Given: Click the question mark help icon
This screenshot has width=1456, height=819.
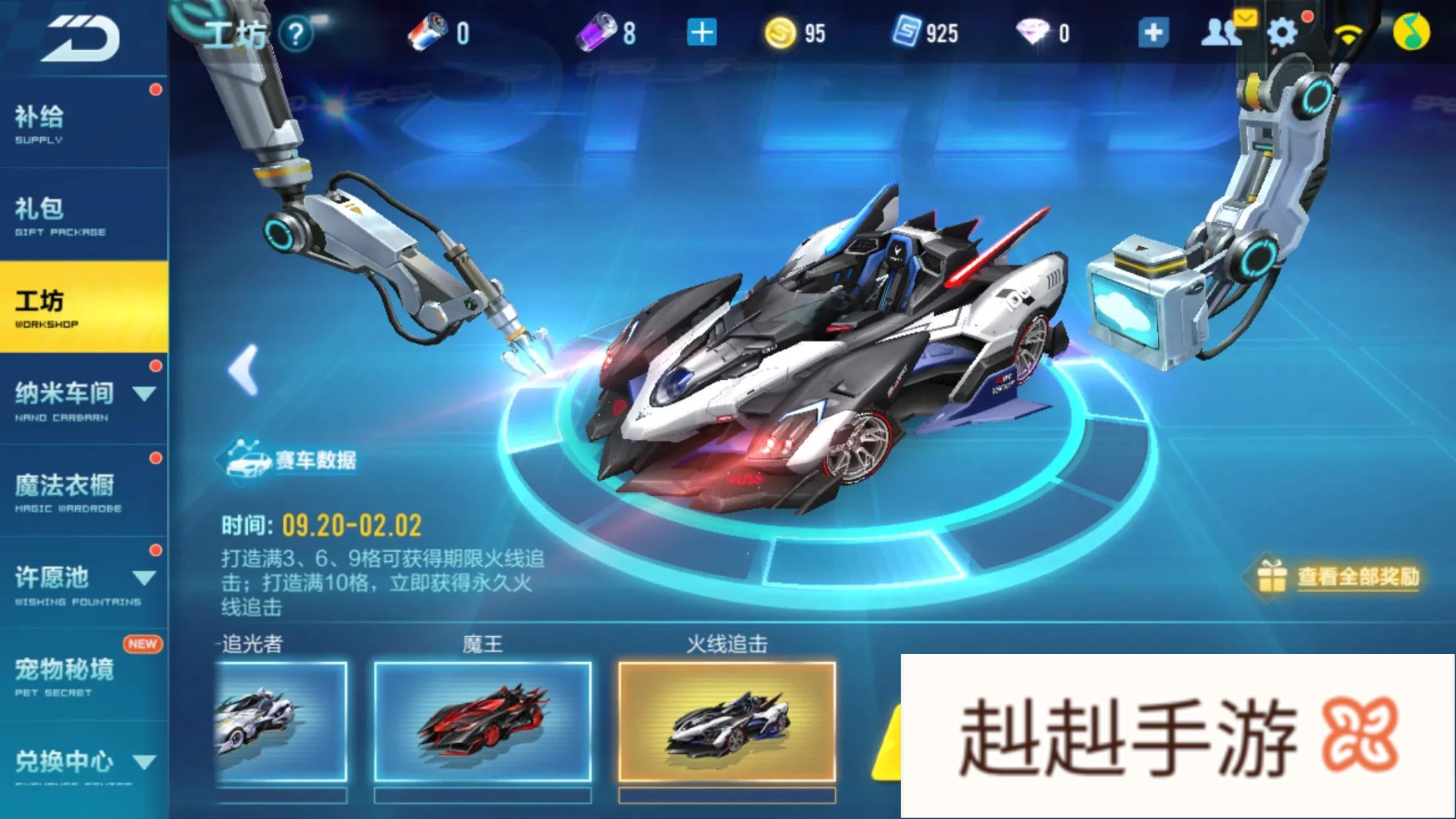Looking at the screenshot, I should click(x=295, y=33).
